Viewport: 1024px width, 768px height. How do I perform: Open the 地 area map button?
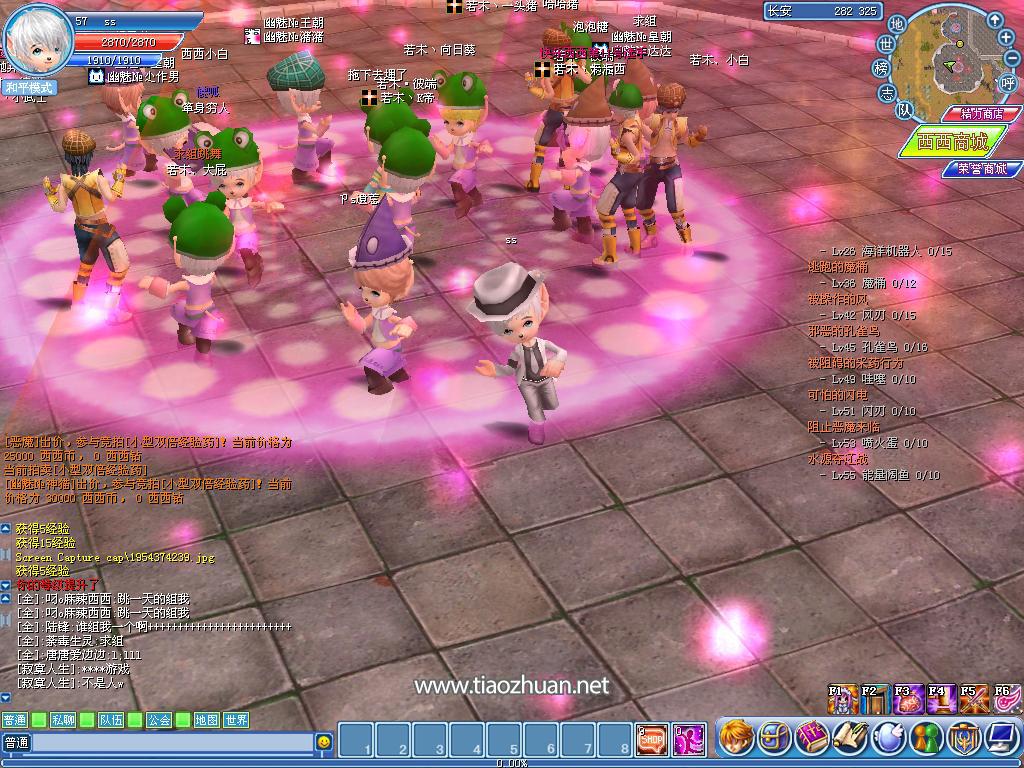tap(897, 24)
